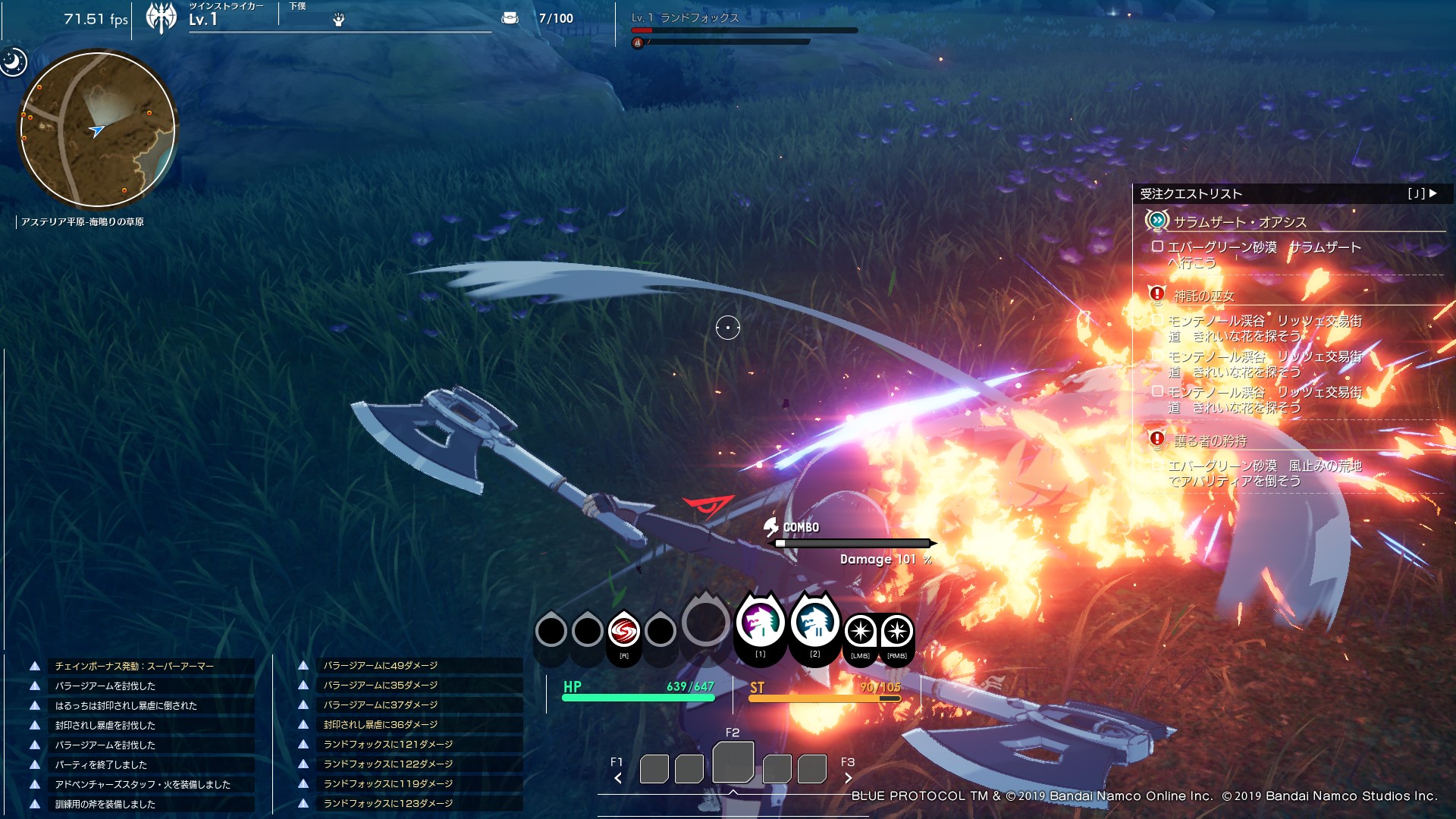The image size is (1456, 819).
Task: Activate the LMB basic attack icon
Action: pyautogui.click(x=860, y=632)
